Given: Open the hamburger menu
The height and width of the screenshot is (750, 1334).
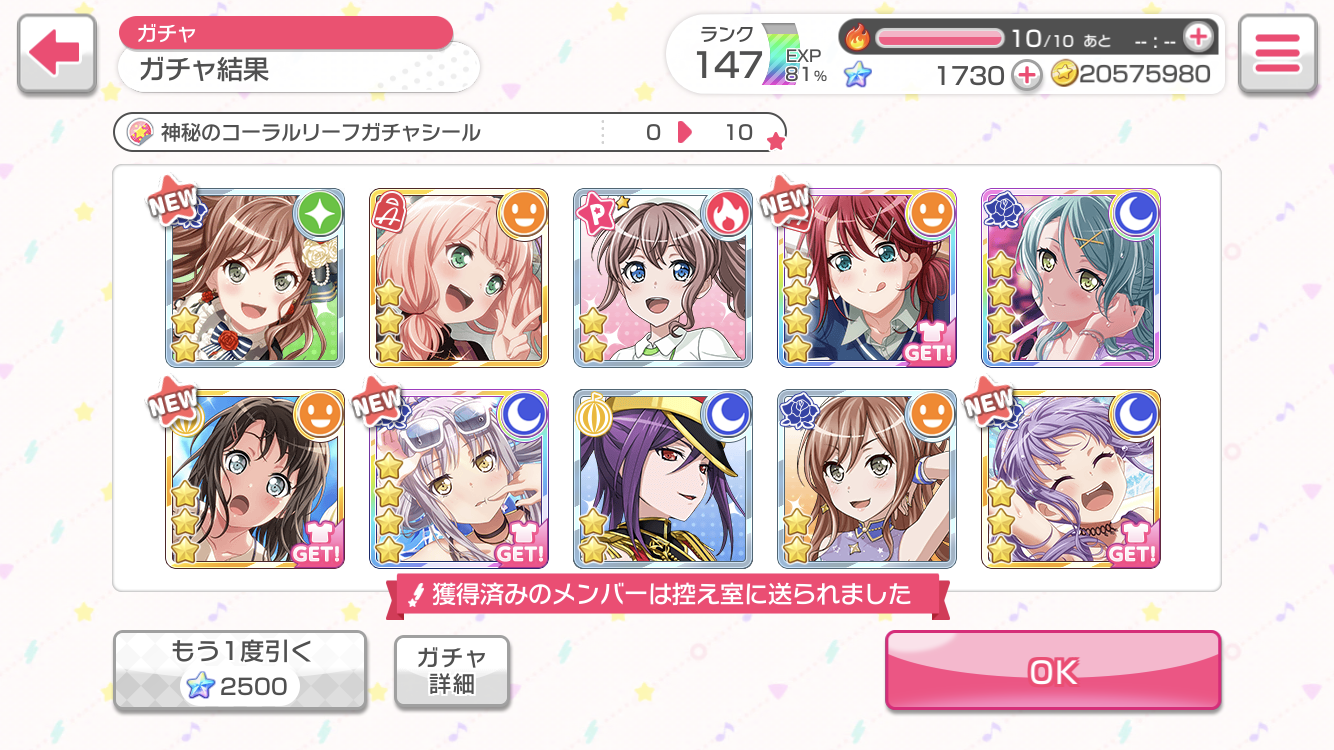Looking at the screenshot, I should (1276, 54).
